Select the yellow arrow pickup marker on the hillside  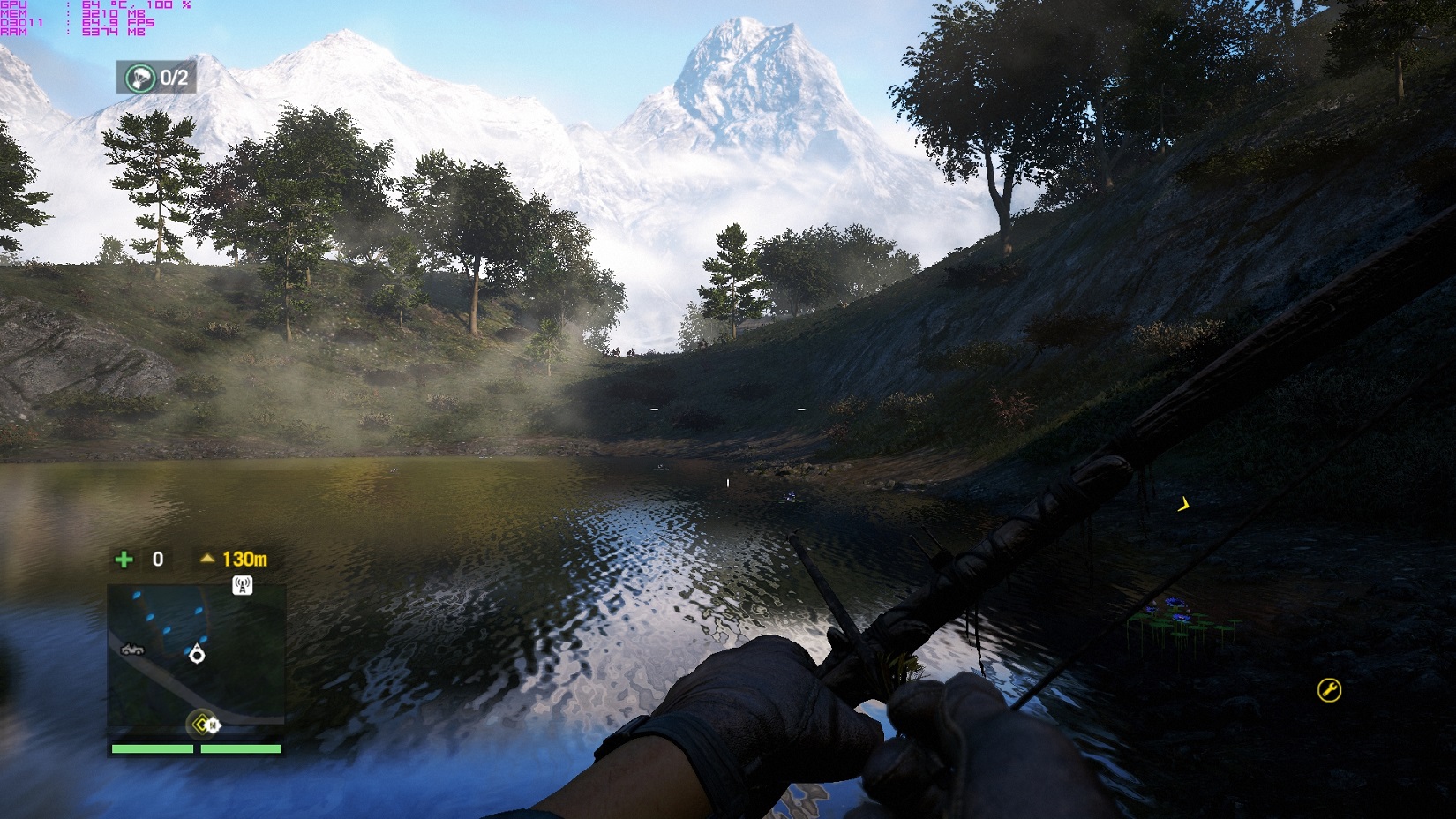(x=1185, y=506)
